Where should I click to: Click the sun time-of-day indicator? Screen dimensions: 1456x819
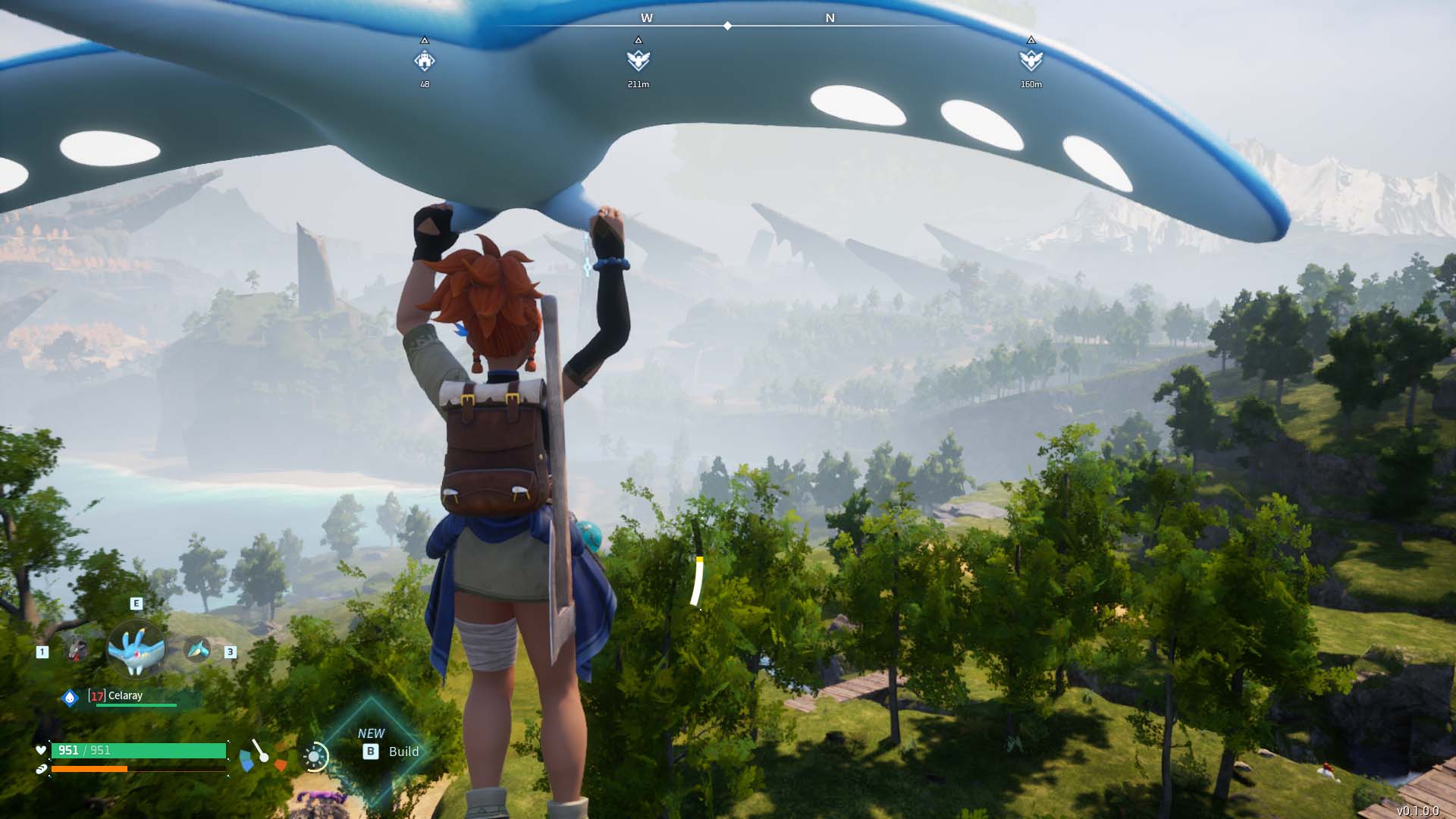pos(315,756)
